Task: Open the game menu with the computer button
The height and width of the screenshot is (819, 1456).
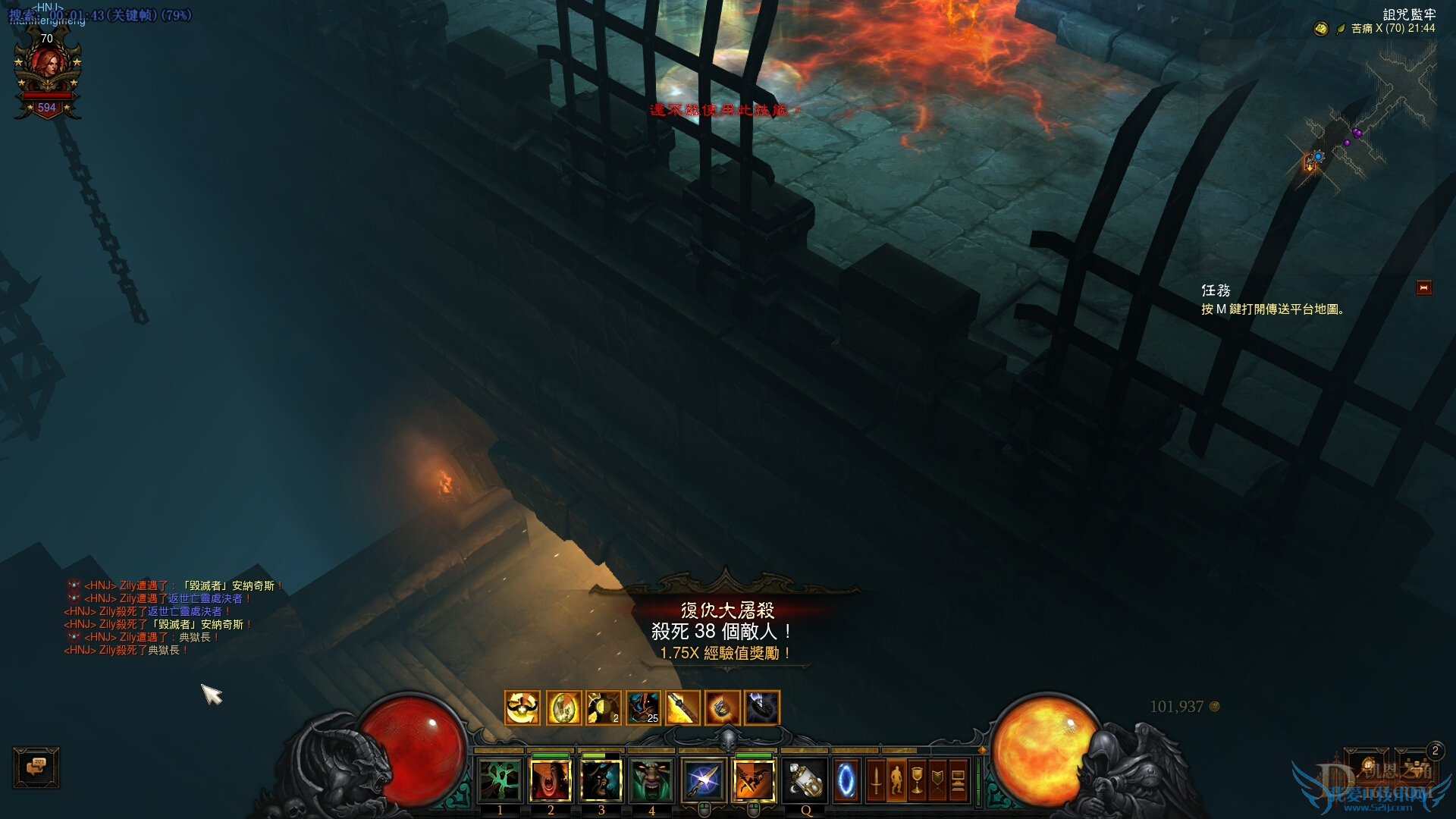Action: point(958,780)
